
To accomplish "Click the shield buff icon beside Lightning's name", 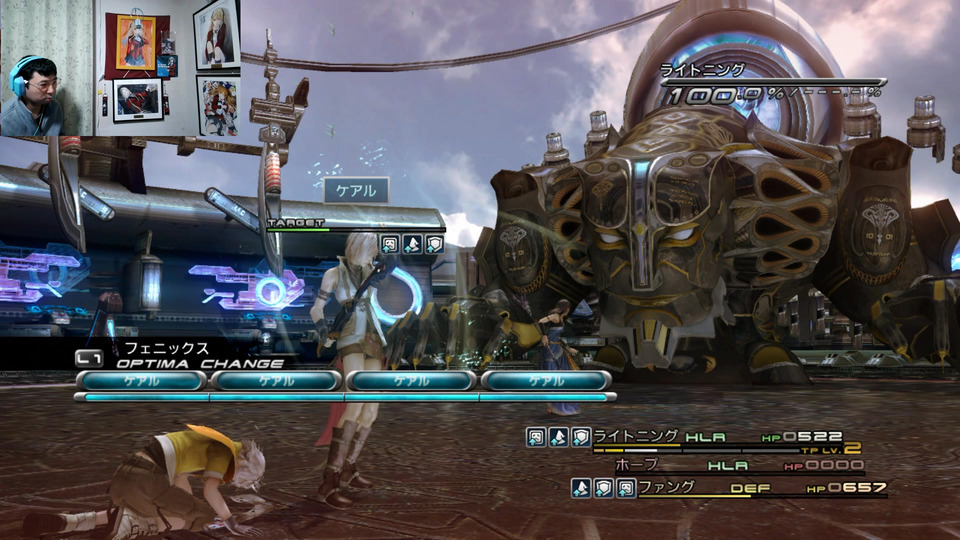I will [580, 437].
